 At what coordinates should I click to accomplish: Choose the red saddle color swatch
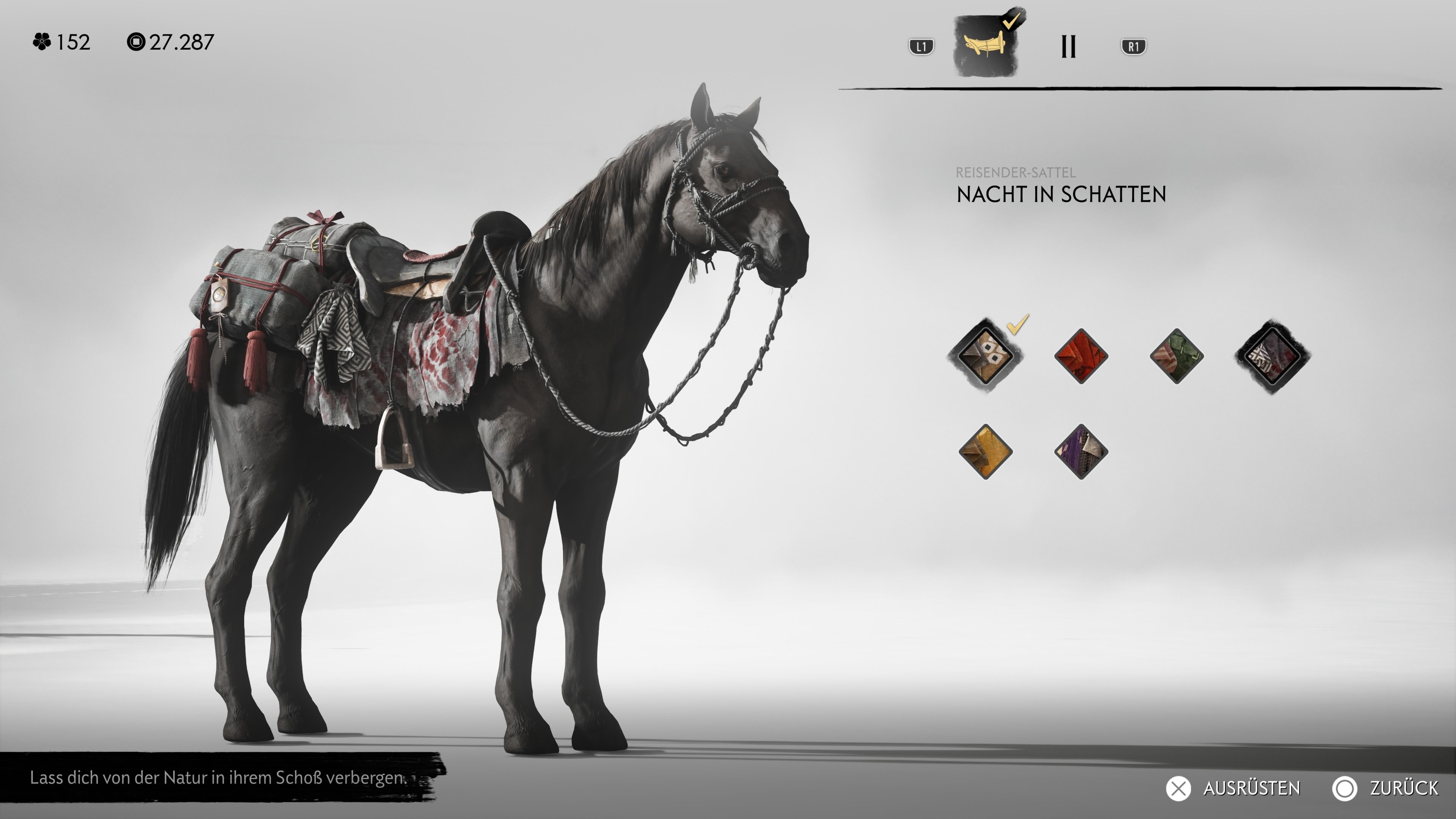coord(1081,356)
